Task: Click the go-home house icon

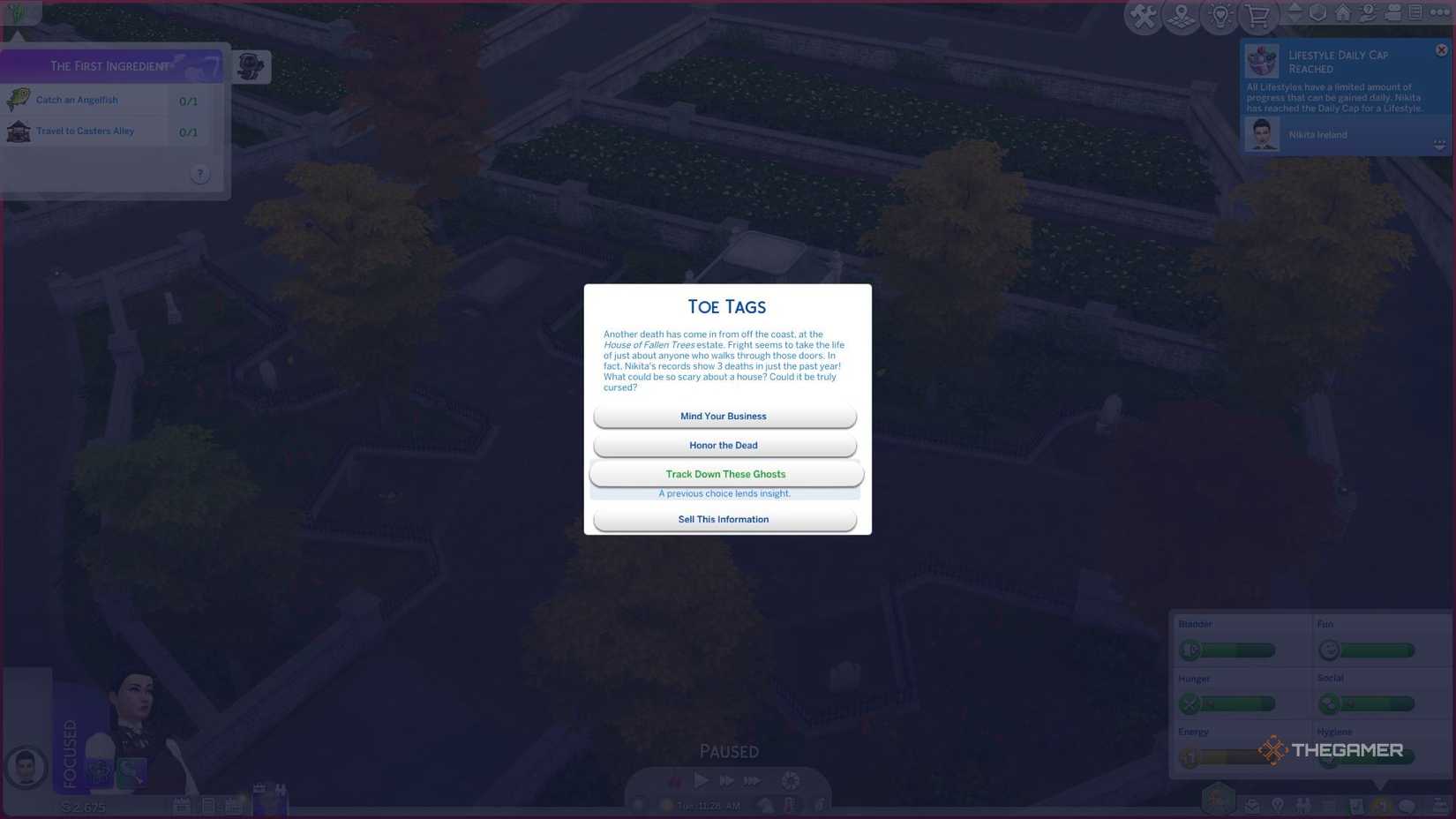Action: pos(1343,12)
